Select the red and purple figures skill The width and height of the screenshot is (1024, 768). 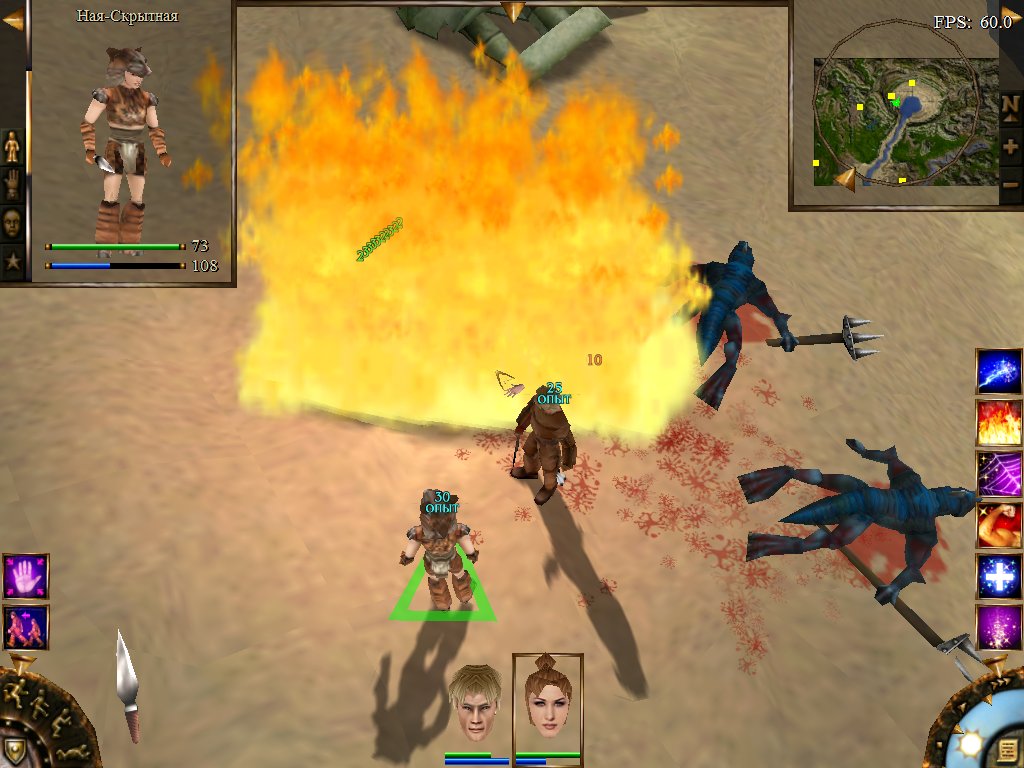25,627
